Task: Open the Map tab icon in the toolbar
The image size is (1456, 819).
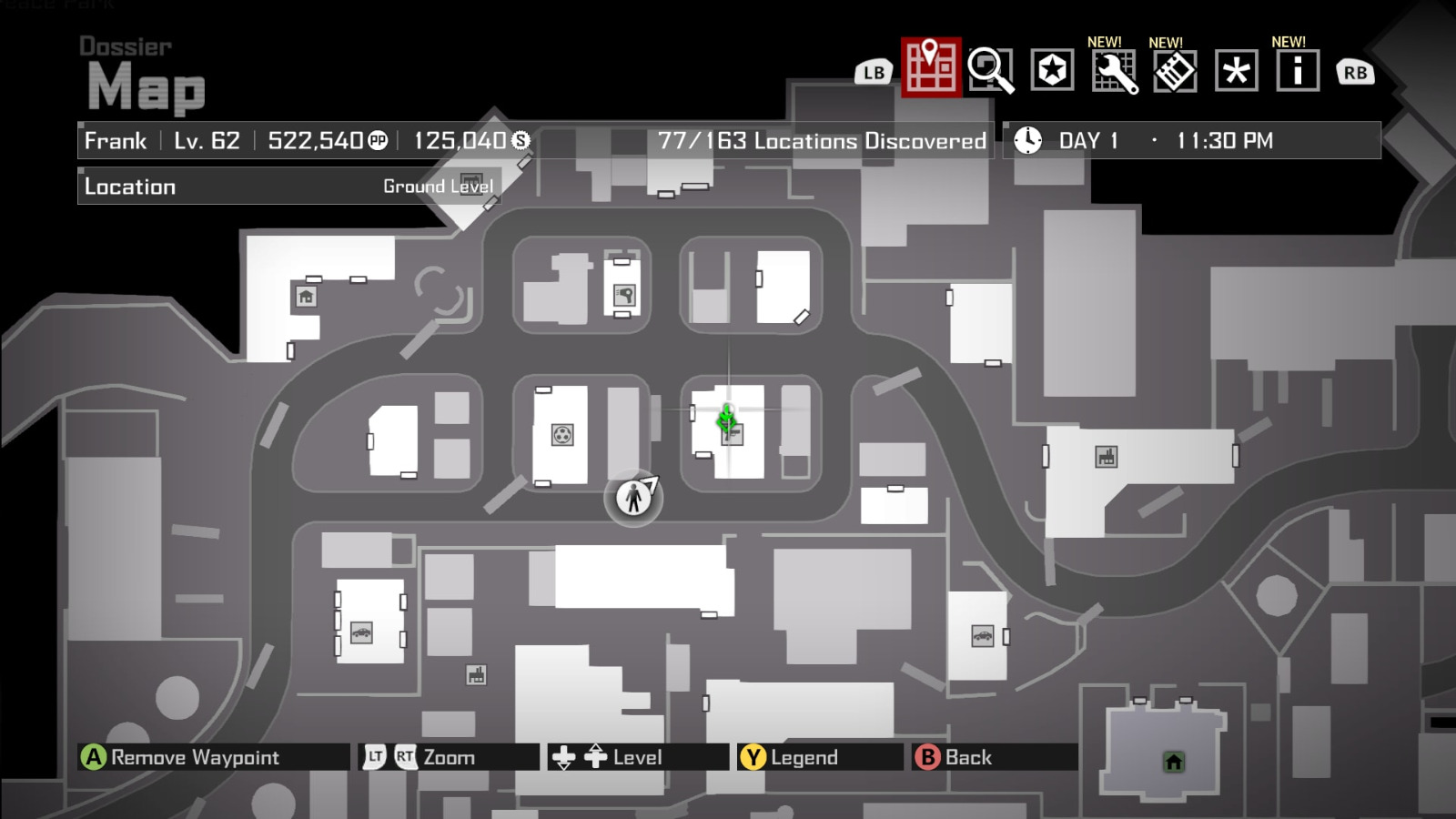Action: click(x=929, y=69)
